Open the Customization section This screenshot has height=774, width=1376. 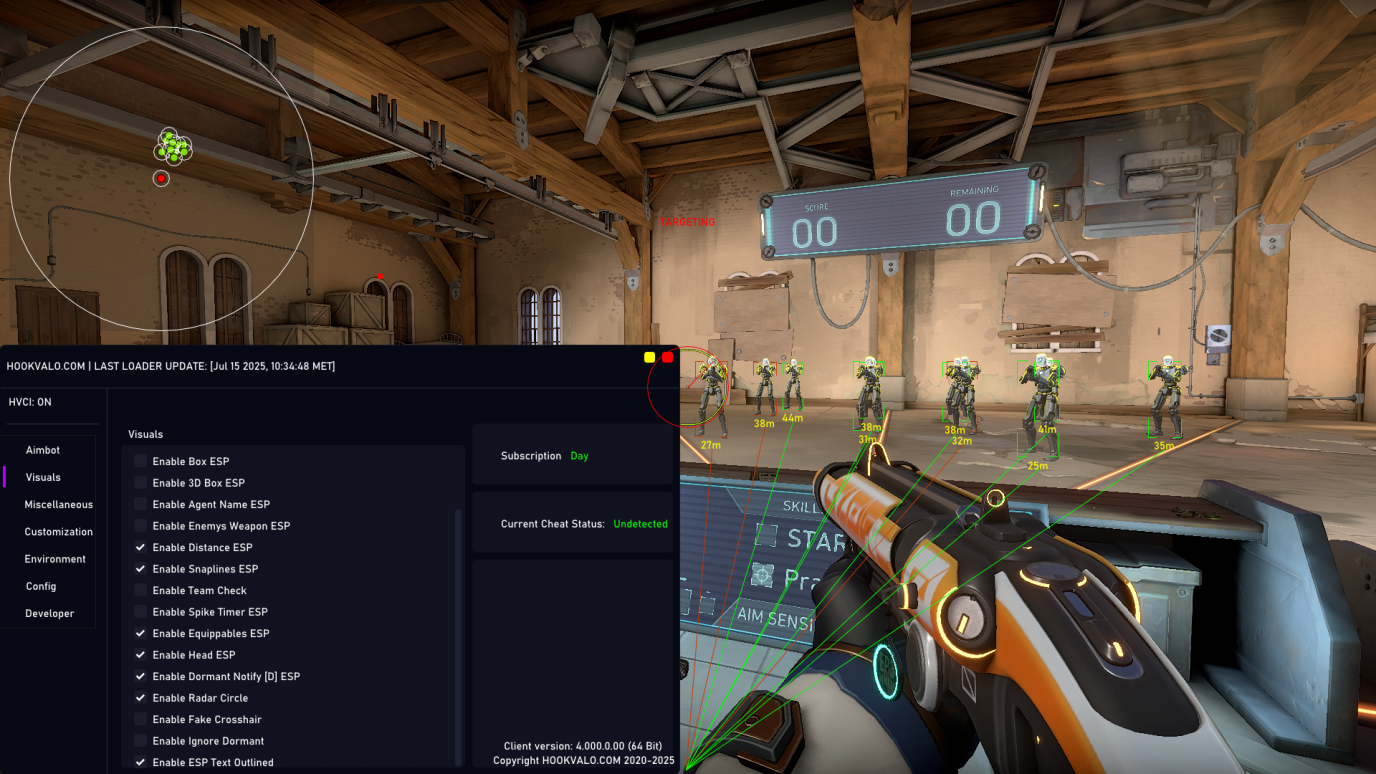[58, 531]
